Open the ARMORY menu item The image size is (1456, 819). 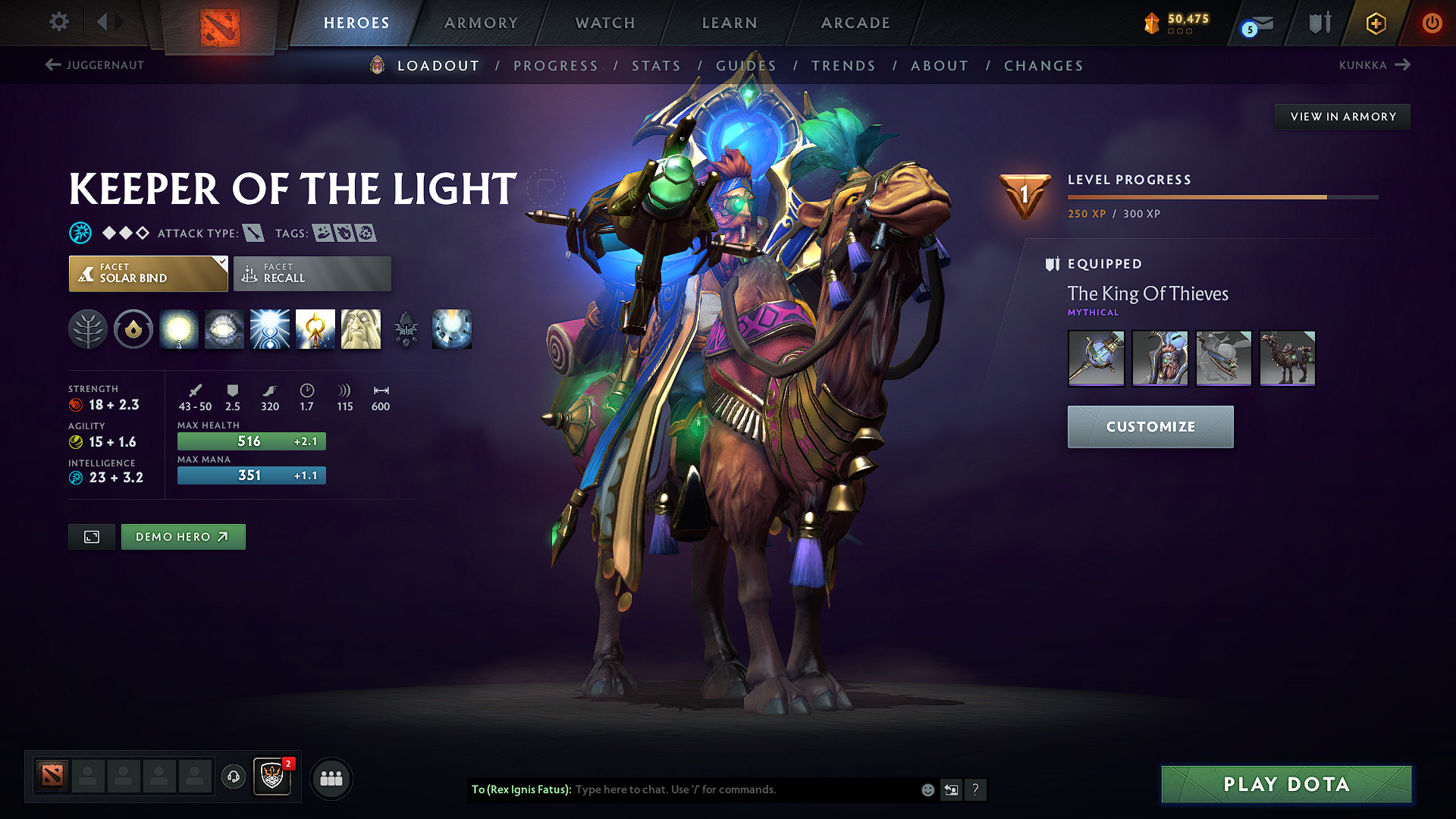point(481,23)
